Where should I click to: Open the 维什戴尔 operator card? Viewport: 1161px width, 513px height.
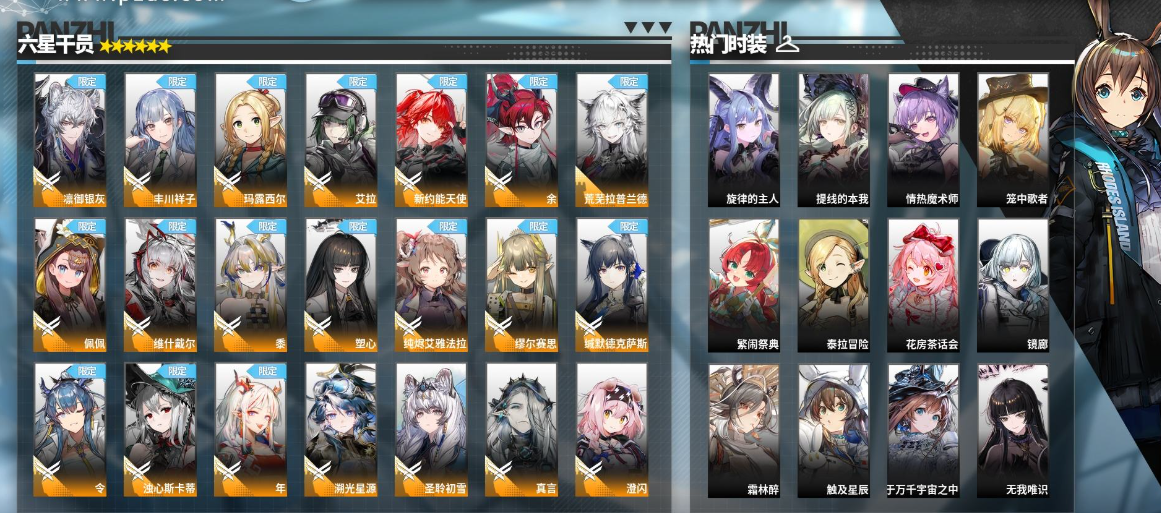(x=160, y=285)
